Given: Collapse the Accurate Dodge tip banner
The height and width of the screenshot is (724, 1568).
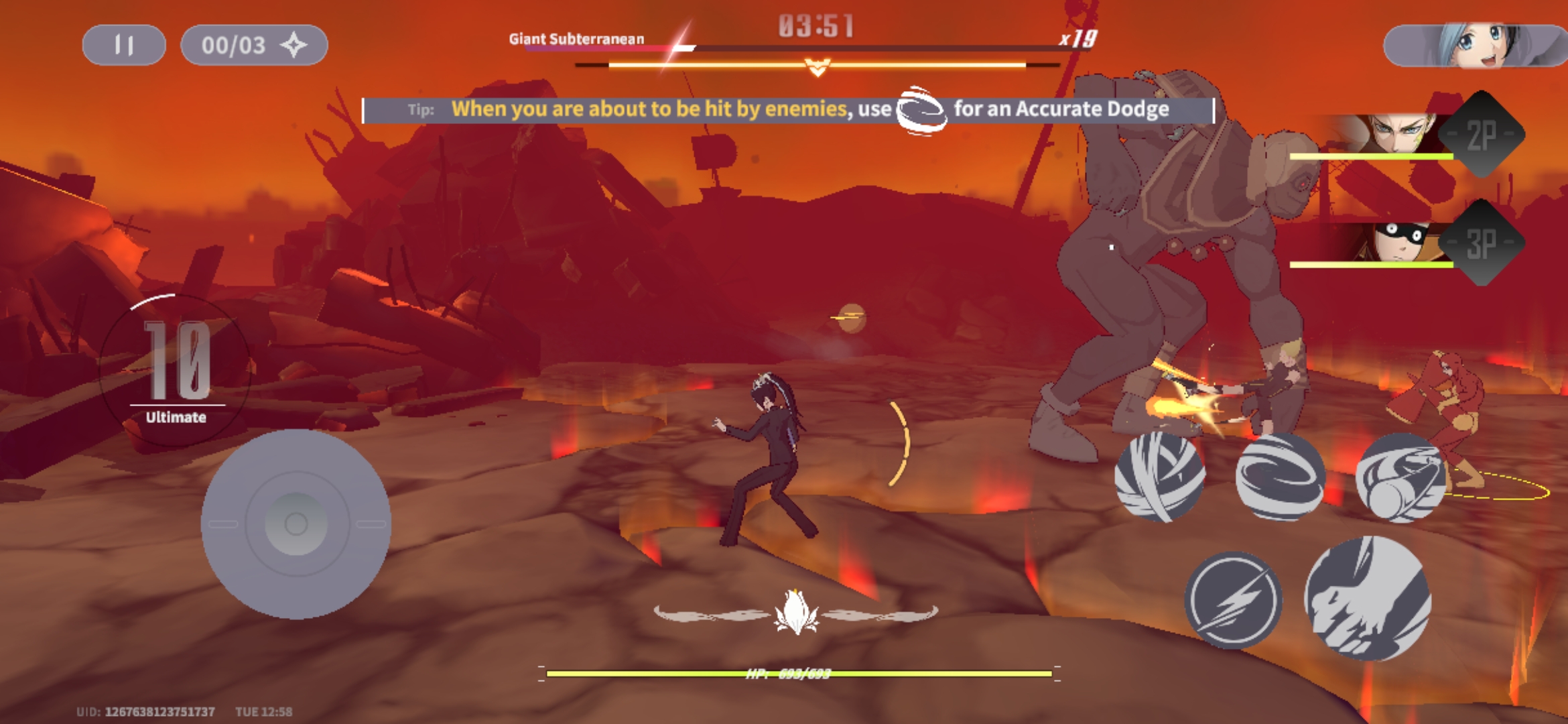Looking at the screenshot, I should coord(787,109).
